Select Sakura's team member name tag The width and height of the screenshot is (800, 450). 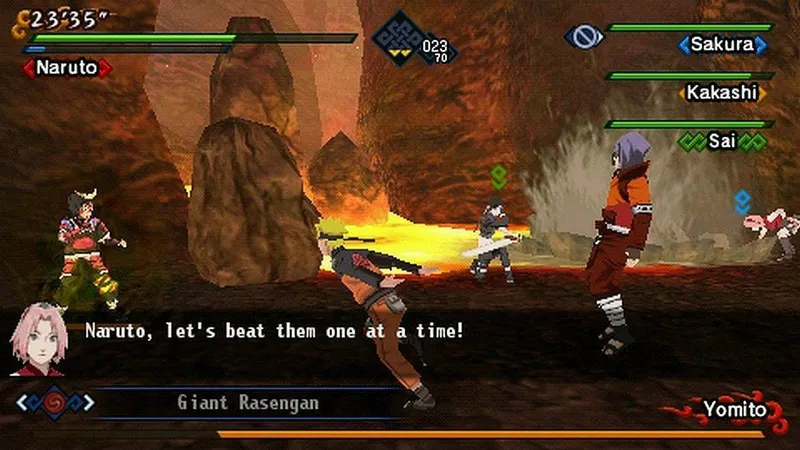point(723,45)
